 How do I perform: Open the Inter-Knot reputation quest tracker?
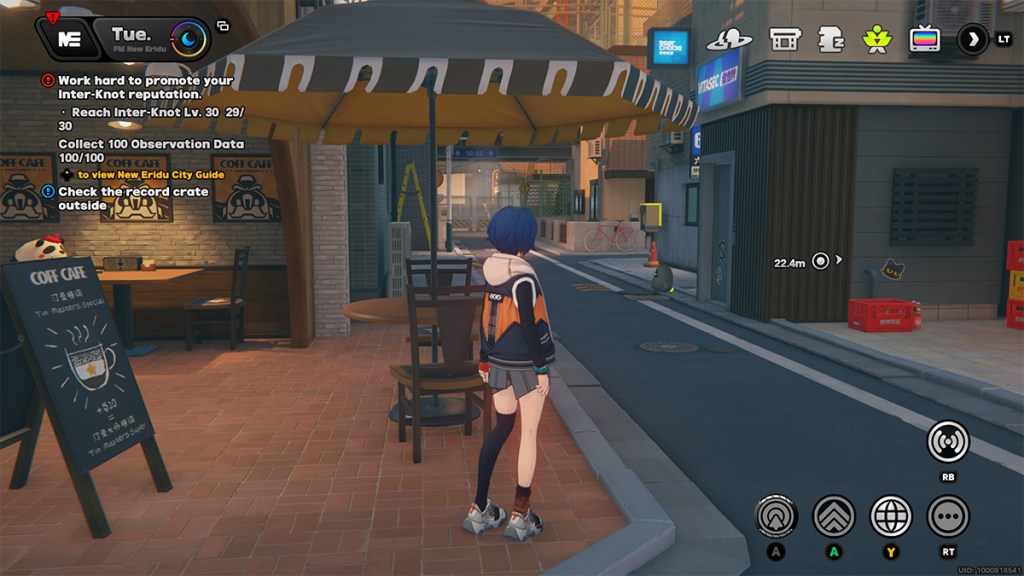[x=145, y=87]
